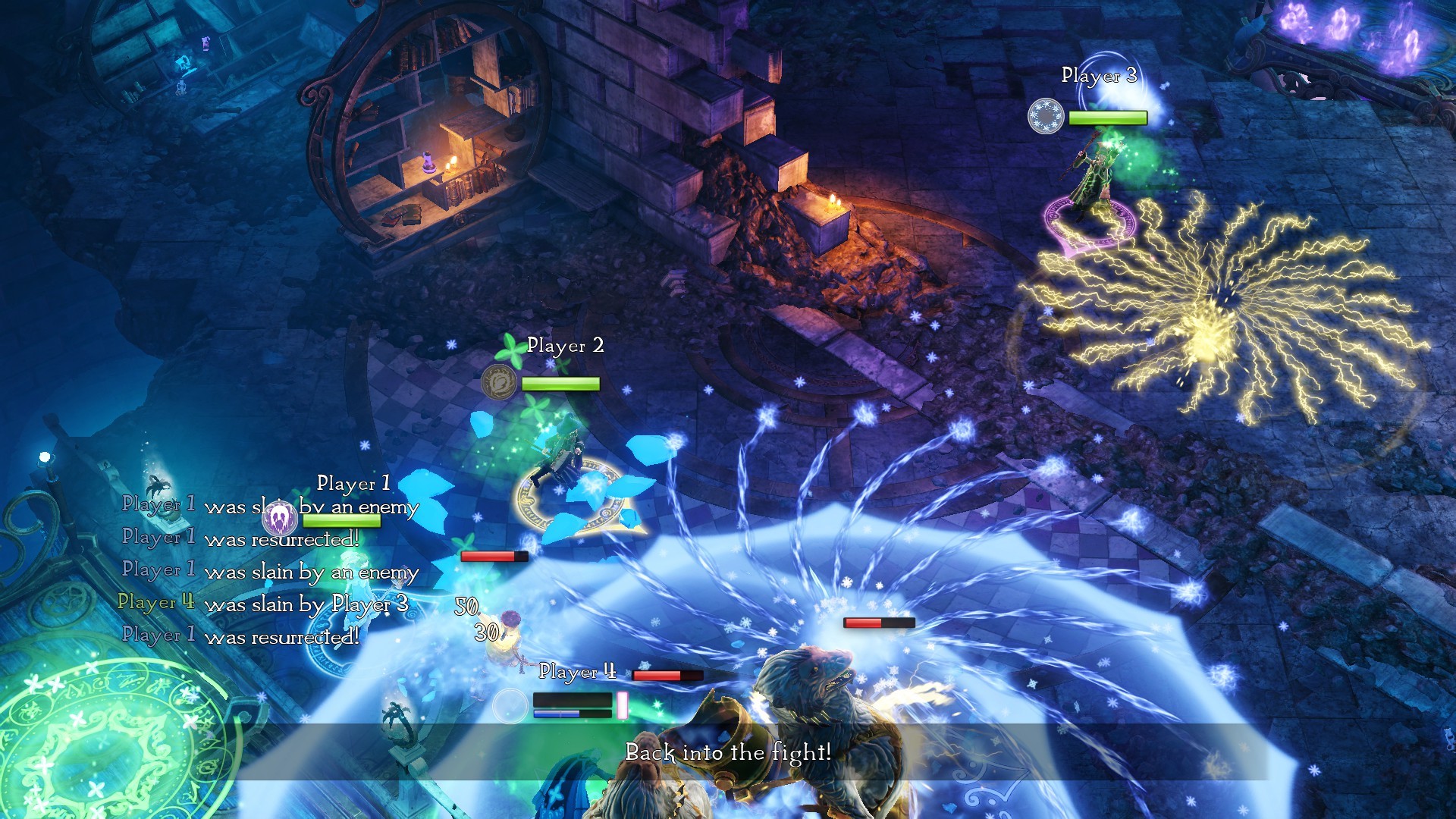The width and height of the screenshot is (1456, 819).
Task: Select Player 4's pale circle icon
Action: tap(510, 706)
